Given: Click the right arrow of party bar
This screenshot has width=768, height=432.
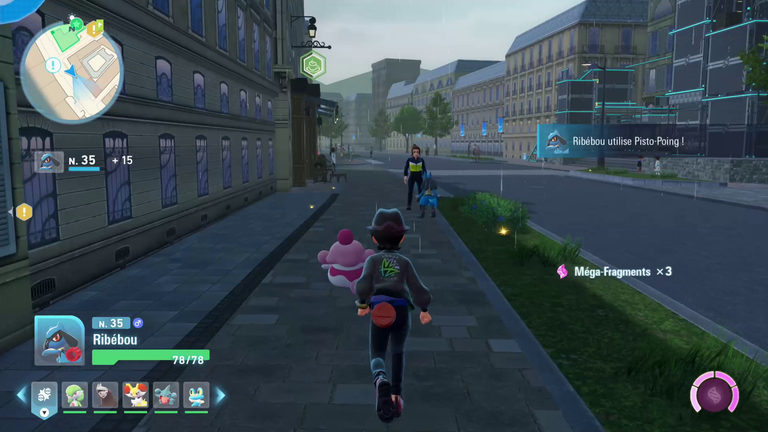Looking at the screenshot, I should click(x=220, y=396).
